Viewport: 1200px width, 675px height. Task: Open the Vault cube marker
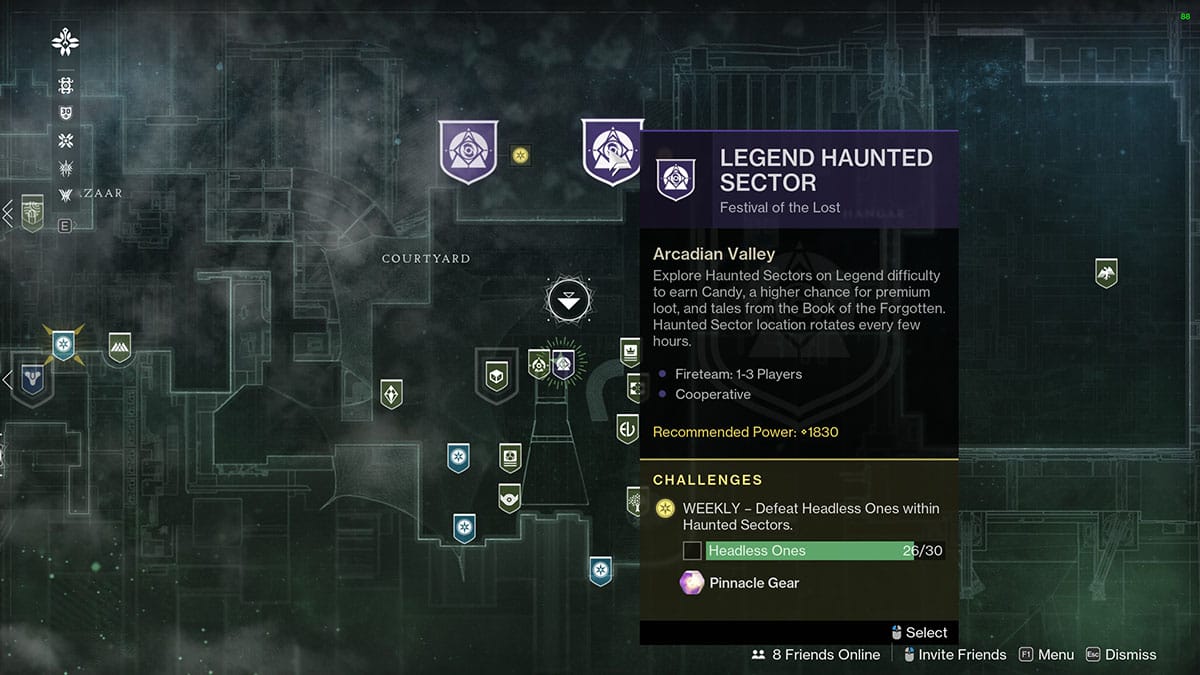coord(496,374)
